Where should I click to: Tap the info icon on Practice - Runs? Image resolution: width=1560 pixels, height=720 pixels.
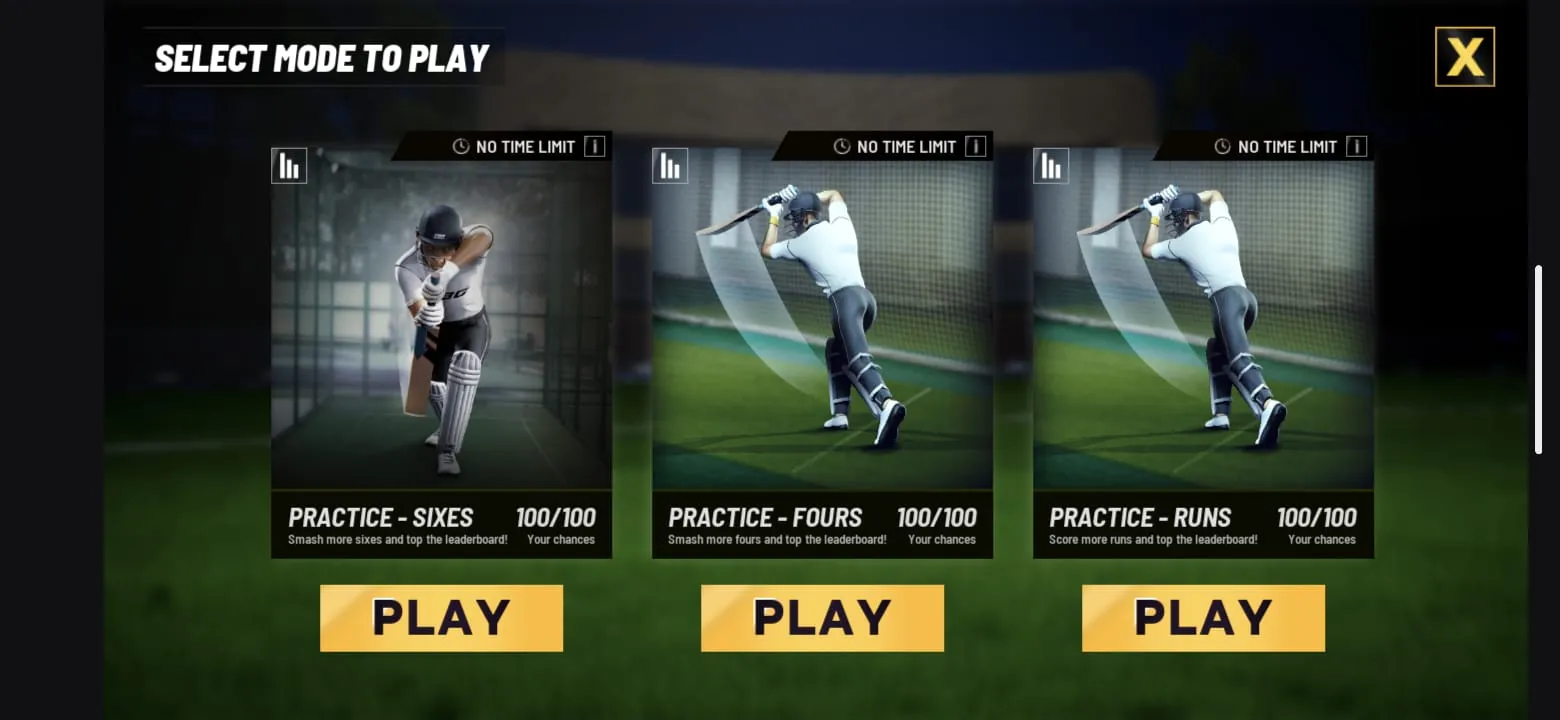tap(1356, 147)
